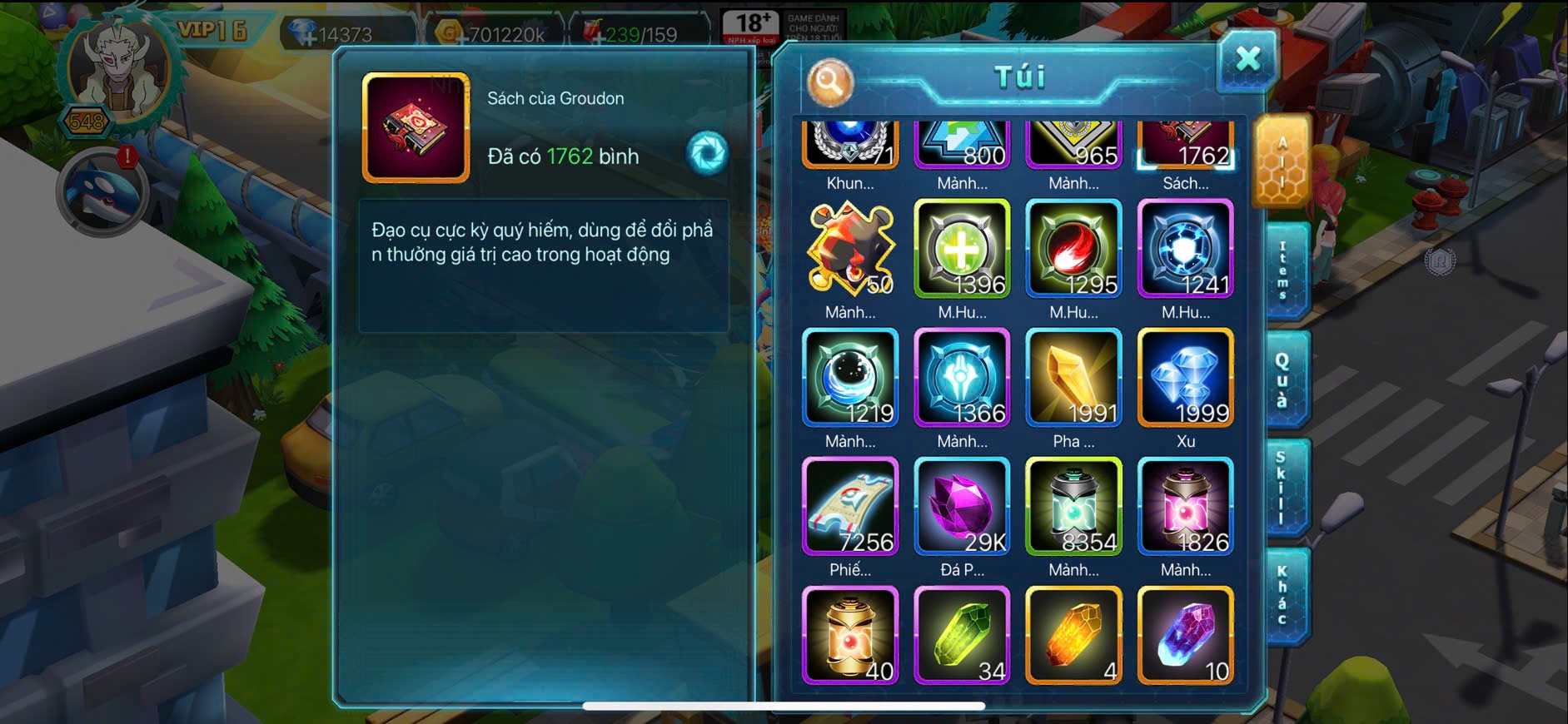Pick the puzzle piece fragment with 50
This screenshot has height=724, width=1568.
click(x=850, y=249)
